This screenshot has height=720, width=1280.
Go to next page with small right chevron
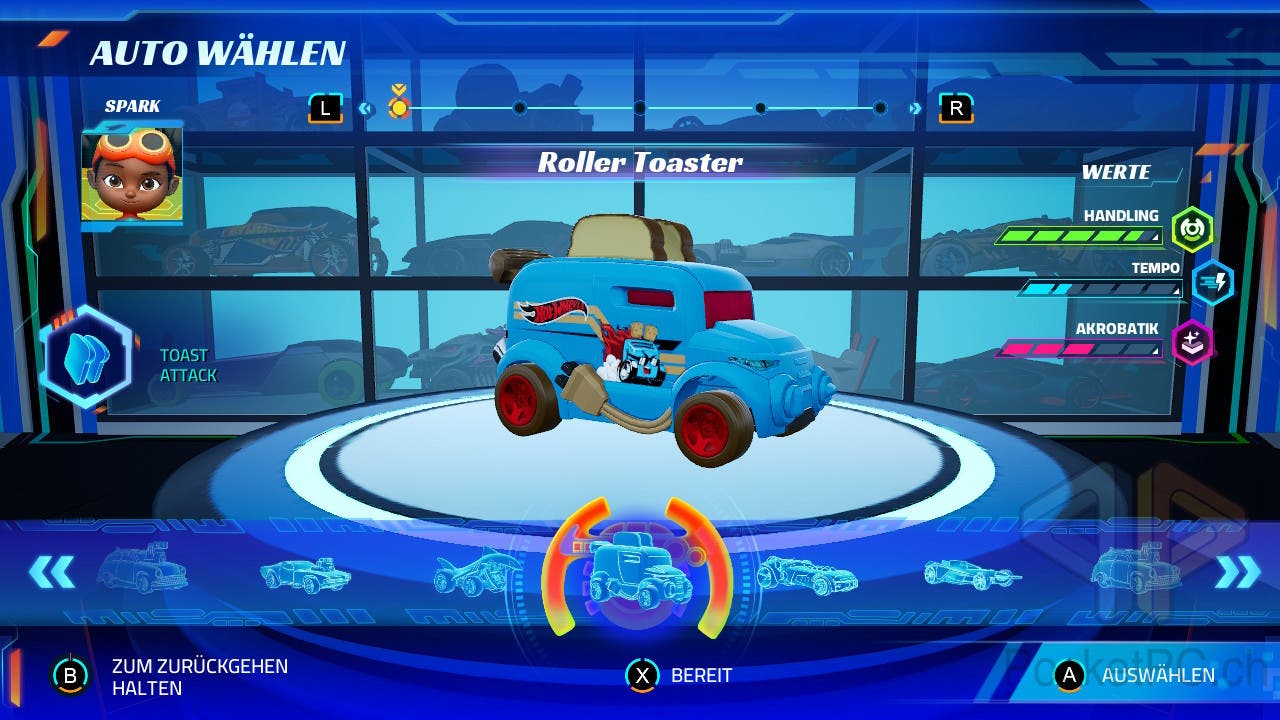click(914, 109)
